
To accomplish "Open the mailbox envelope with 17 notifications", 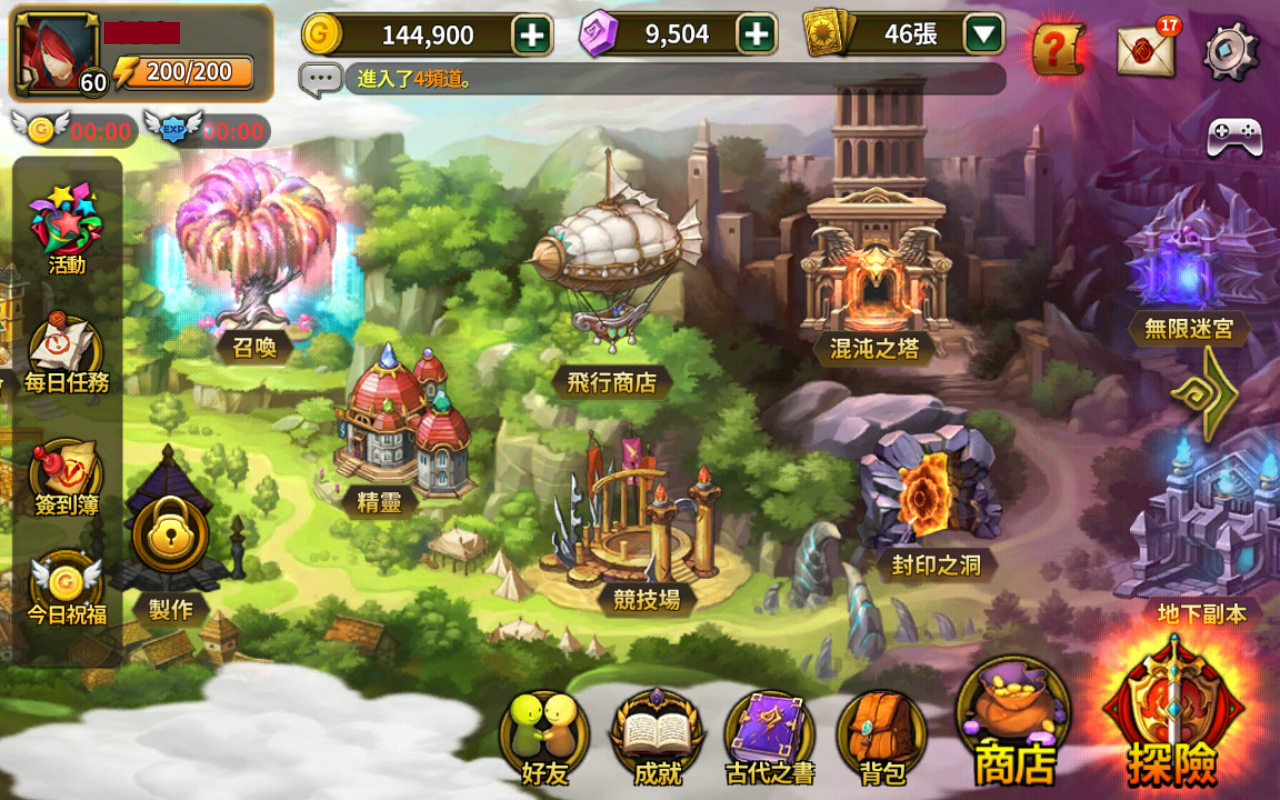I will coord(1145,50).
